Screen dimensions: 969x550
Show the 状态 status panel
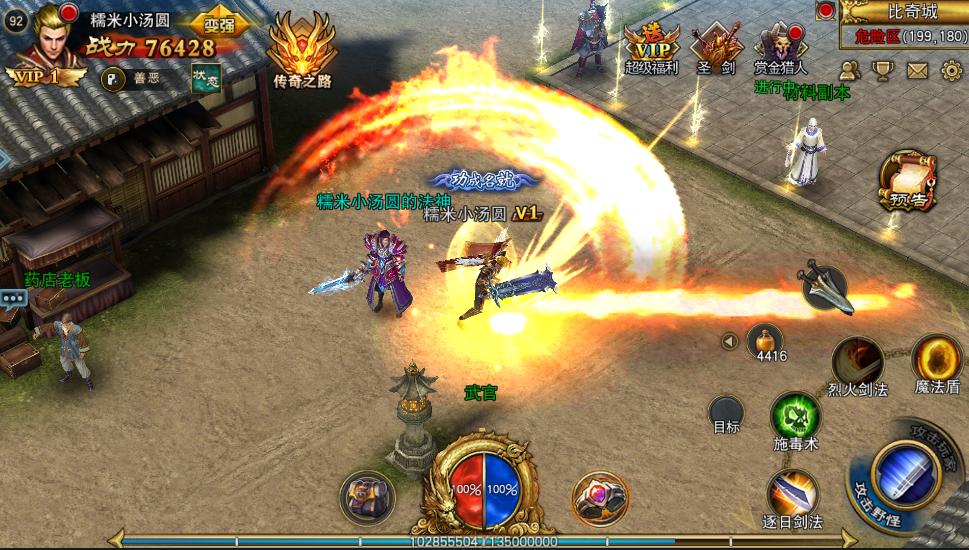[x=206, y=79]
